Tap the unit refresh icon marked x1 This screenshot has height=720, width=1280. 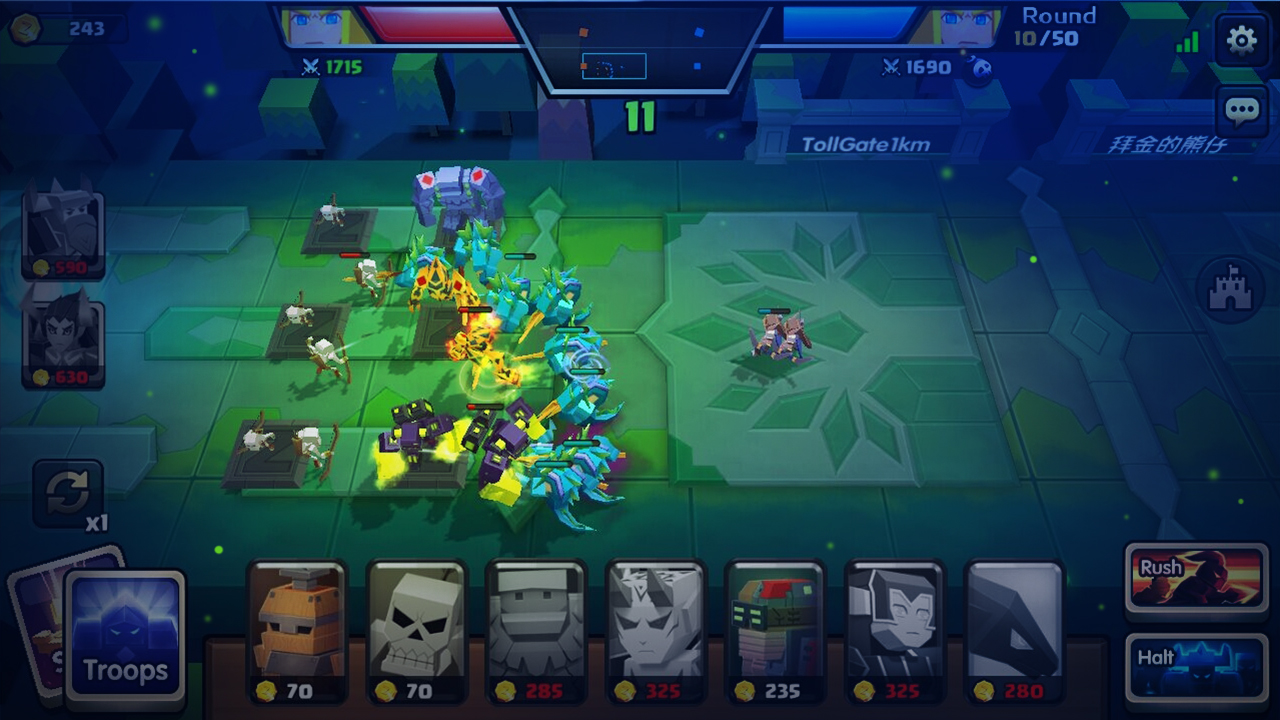pyautogui.click(x=67, y=492)
